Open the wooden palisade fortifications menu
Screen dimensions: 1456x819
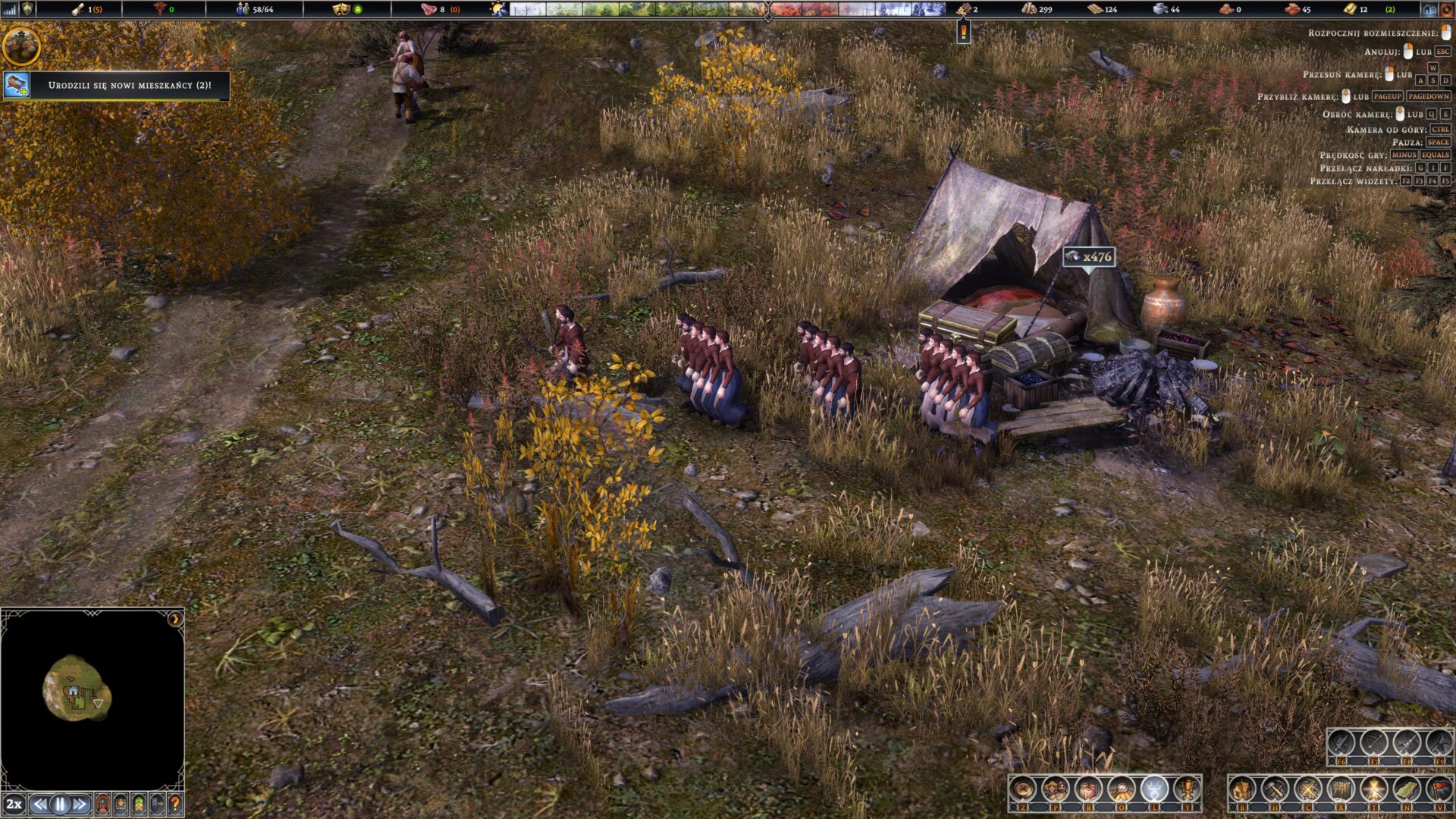pyautogui.click(x=1341, y=790)
